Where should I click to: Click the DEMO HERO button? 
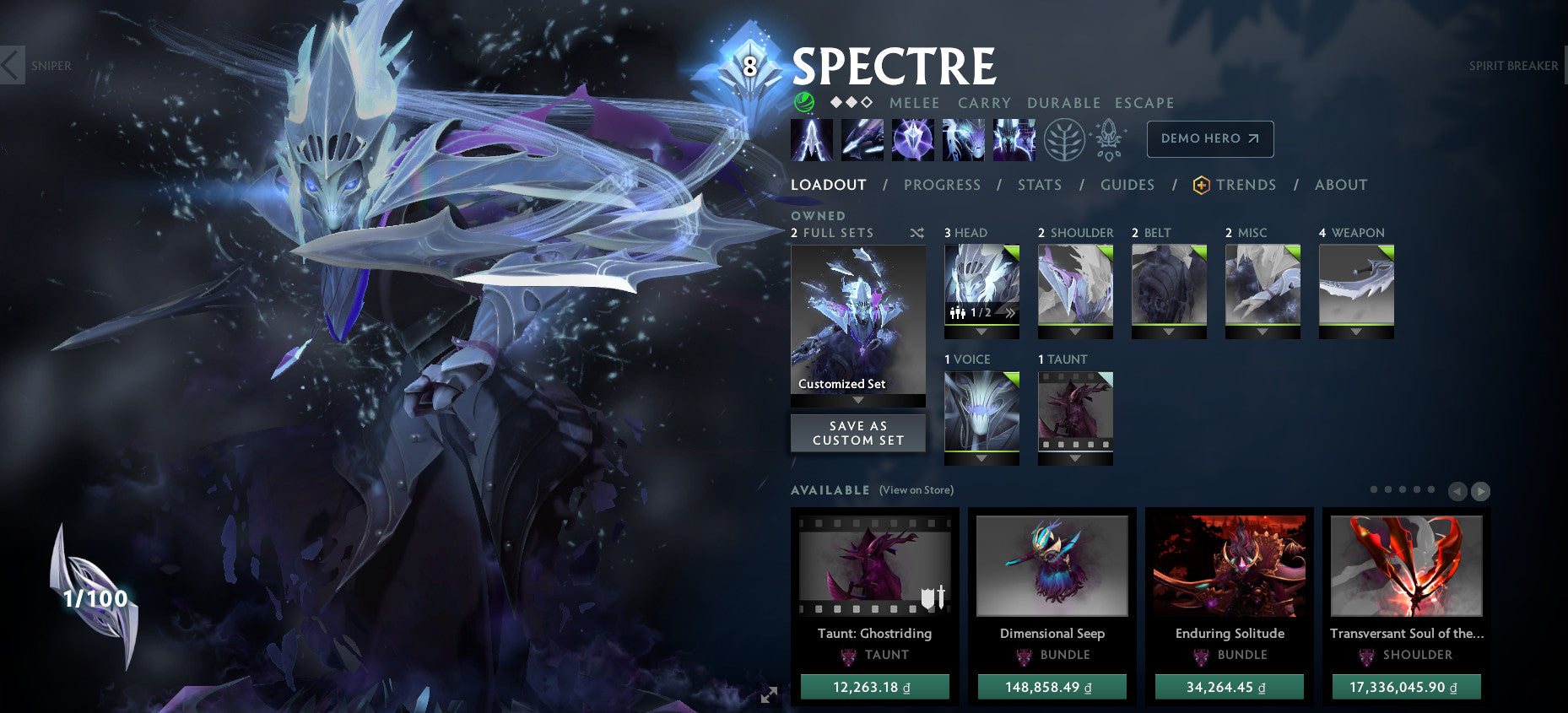(x=1210, y=139)
